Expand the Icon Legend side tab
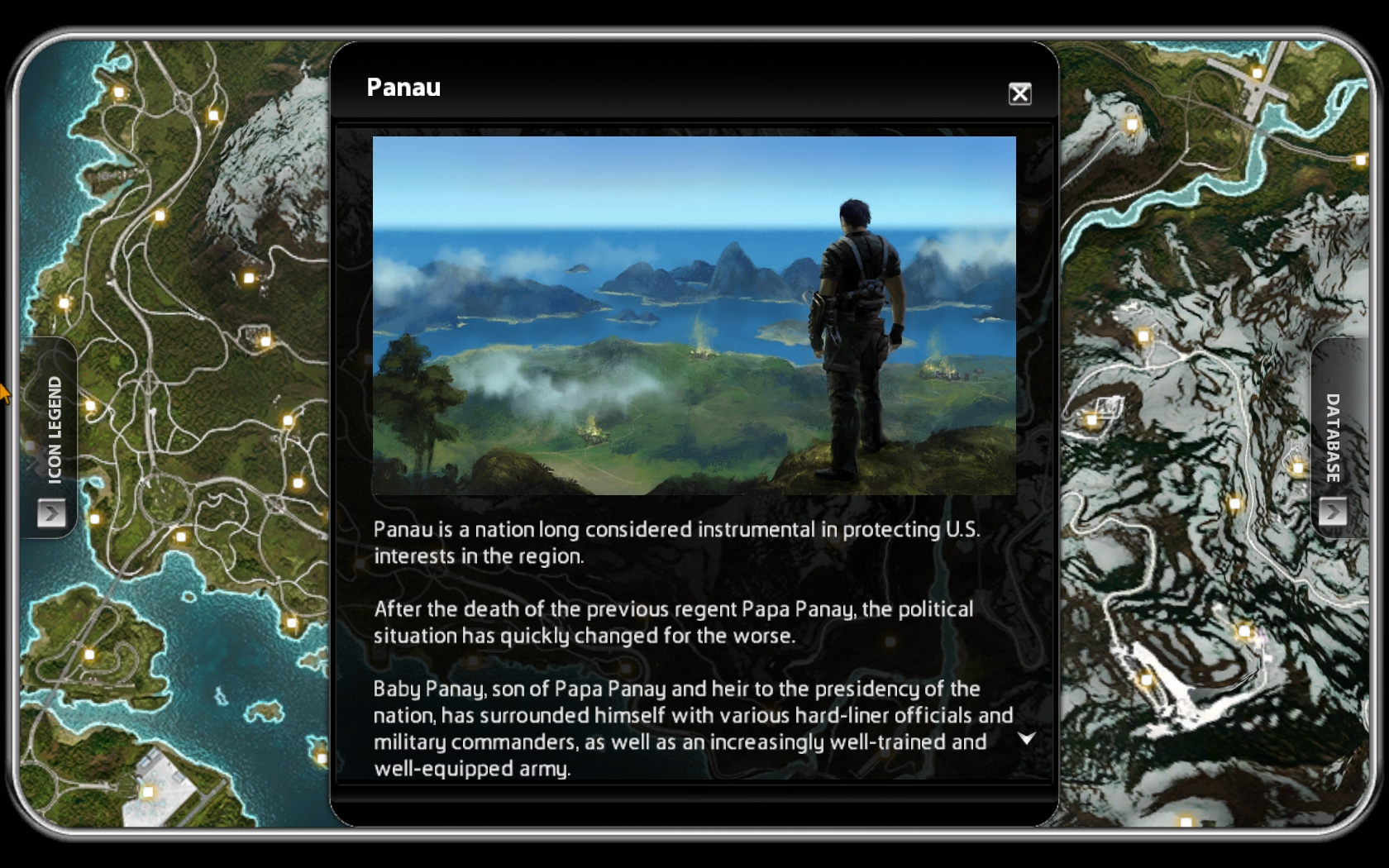This screenshot has height=868, width=1389. tap(51, 513)
